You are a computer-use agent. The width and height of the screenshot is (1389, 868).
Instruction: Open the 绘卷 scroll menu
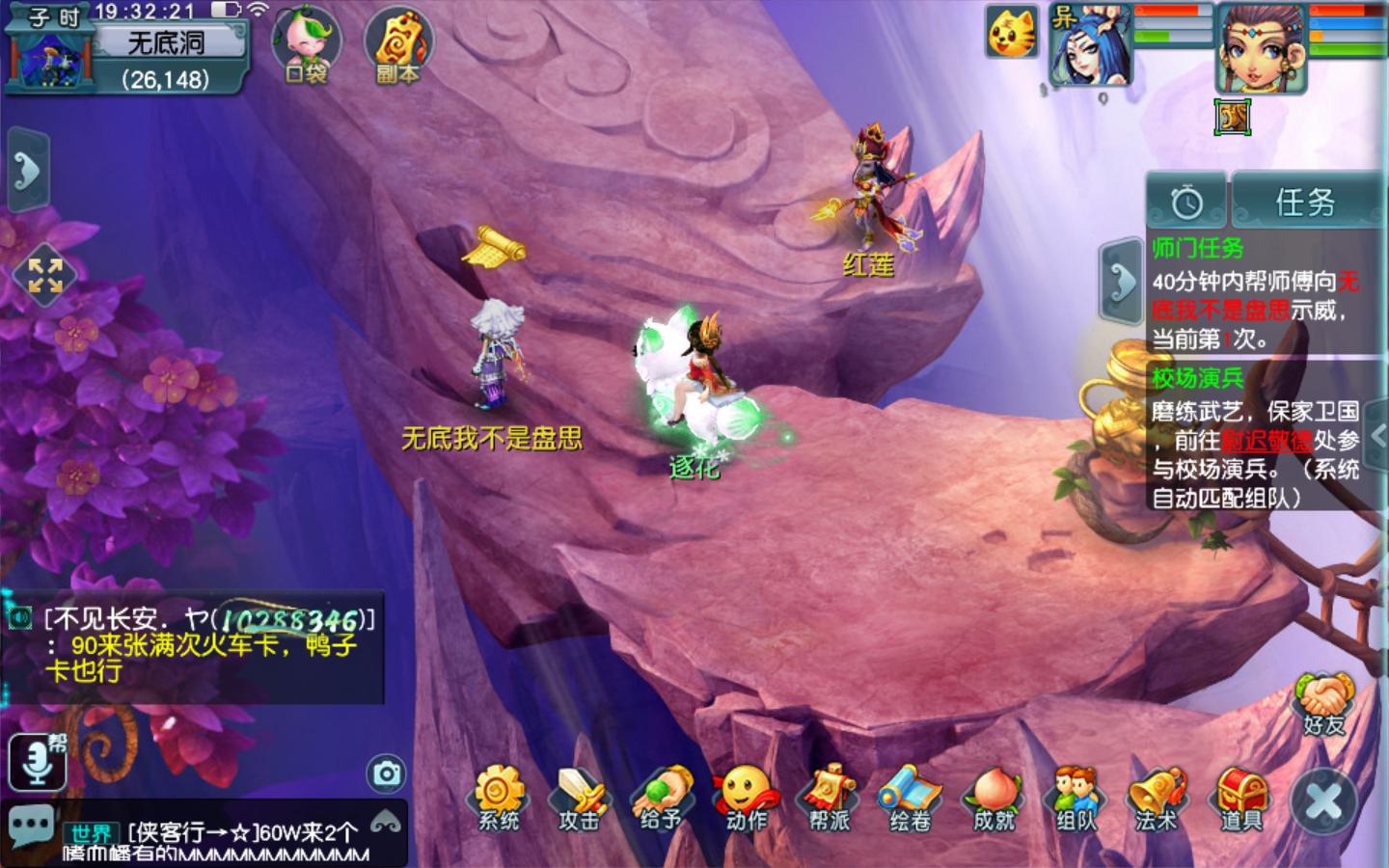(911, 797)
